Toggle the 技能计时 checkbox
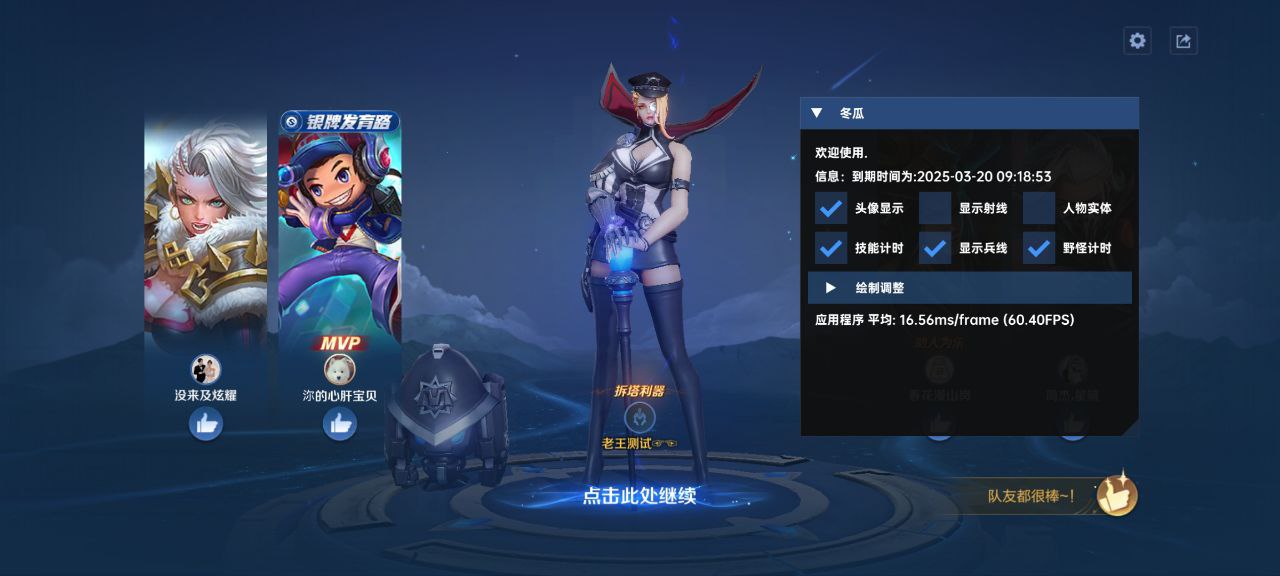The image size is (1280, 576). 831,248
